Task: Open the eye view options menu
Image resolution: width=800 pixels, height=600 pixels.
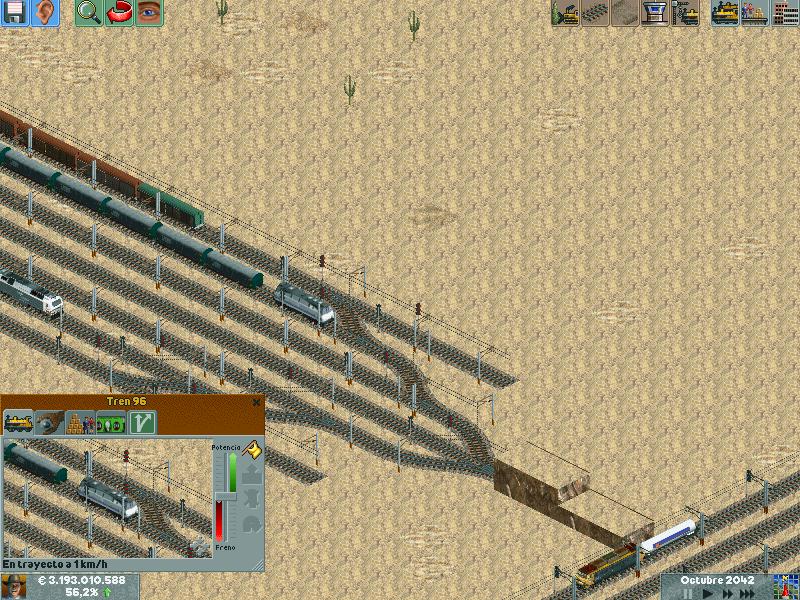Action: pyautogui.click(x=148, y=13)
